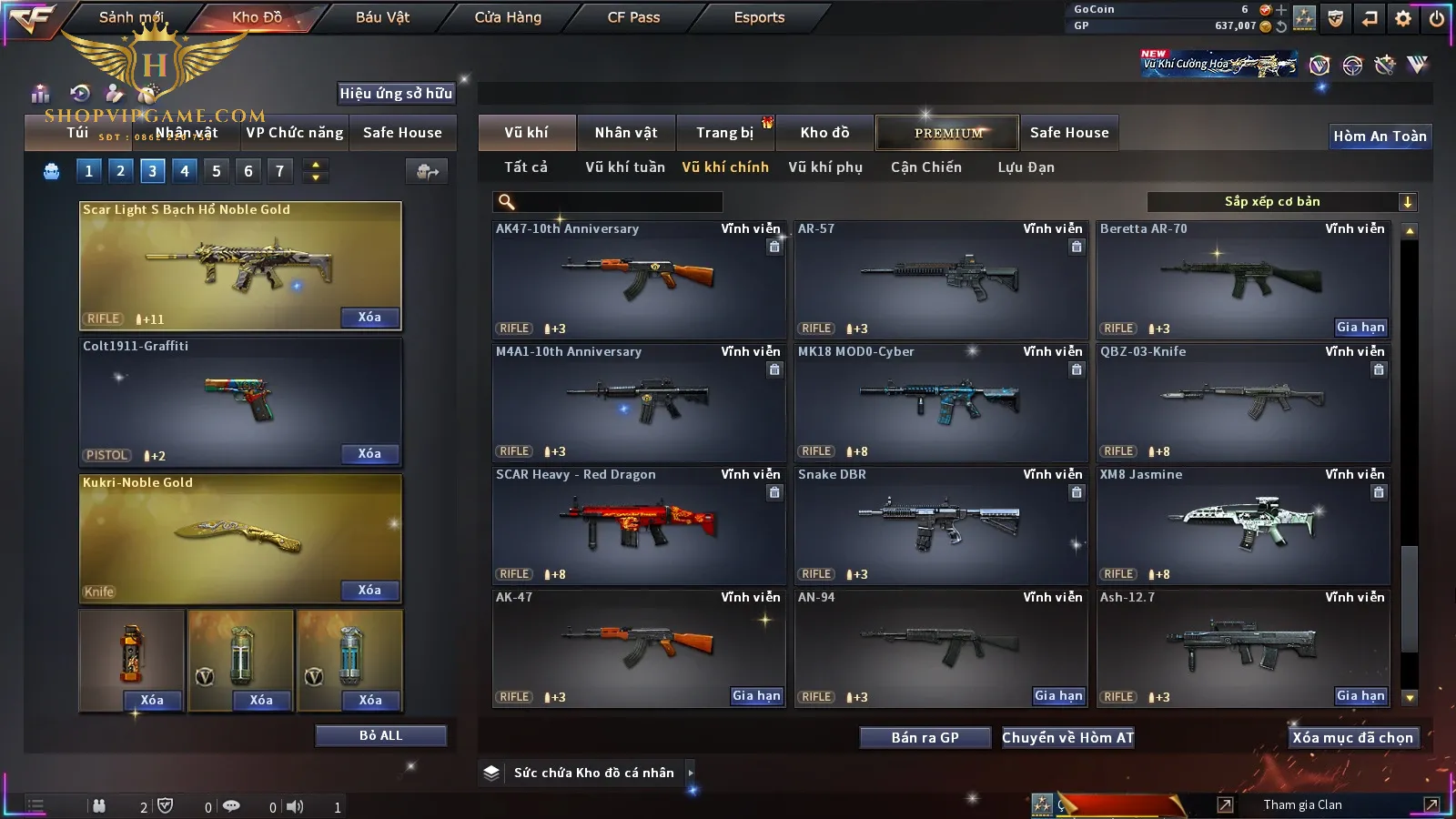This screenshot has height=819, width=1456.
Task: Choose the SCAR Heavy - Red Dragon rifle
Action: pyautogui.click(x=639, y=526)
